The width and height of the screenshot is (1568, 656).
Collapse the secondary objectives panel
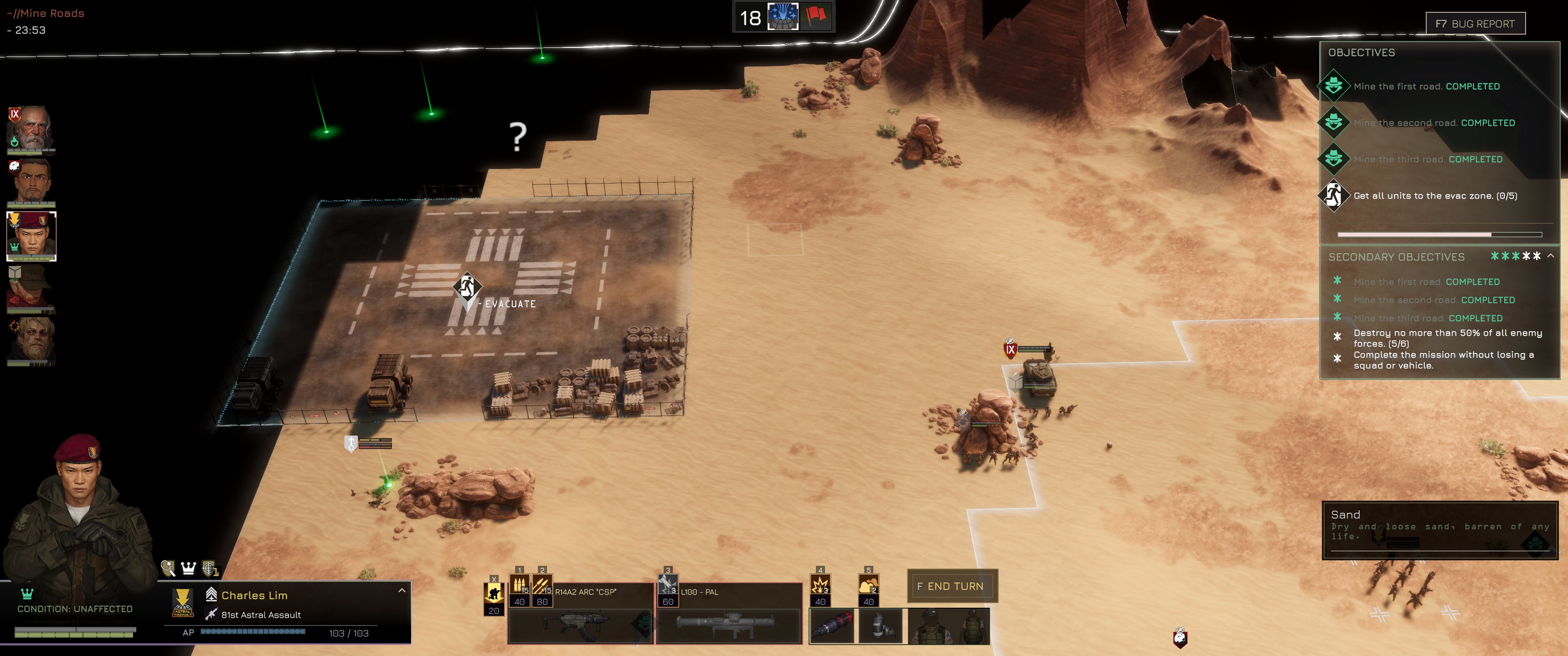[1550, 256]
